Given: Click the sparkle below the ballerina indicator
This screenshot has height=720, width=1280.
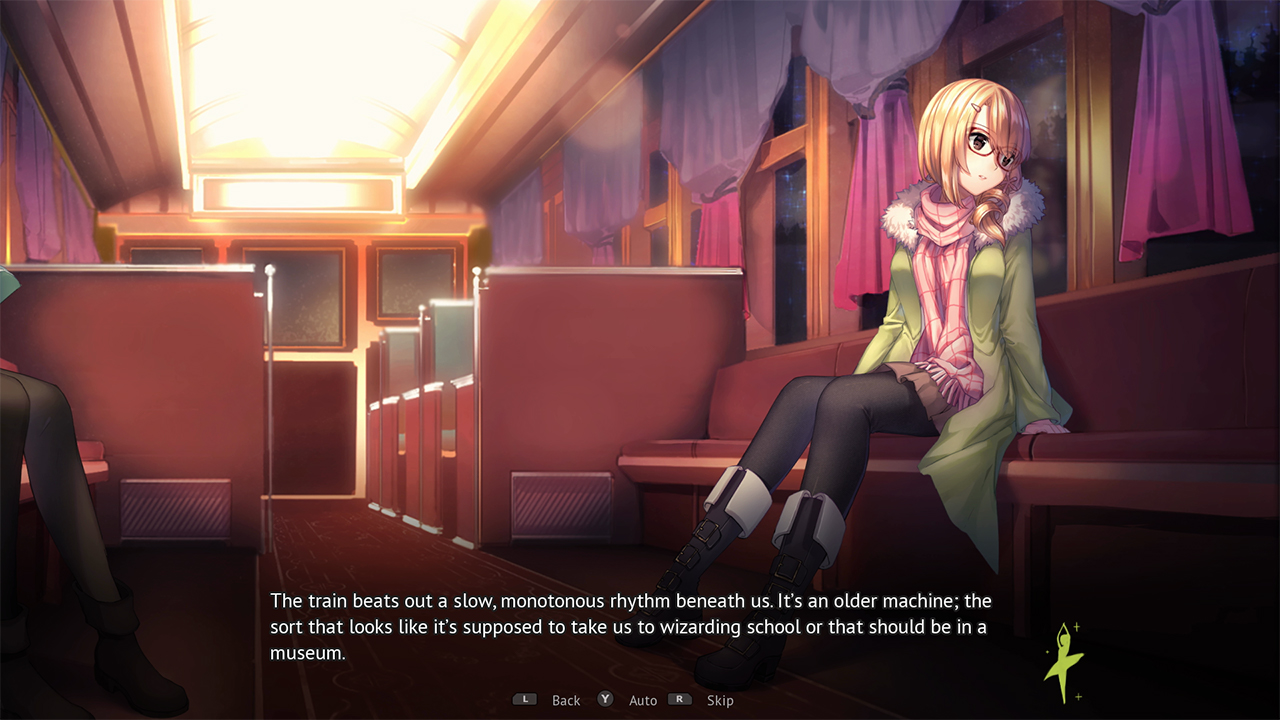Looking at the screenshot, I should 1077,696.
